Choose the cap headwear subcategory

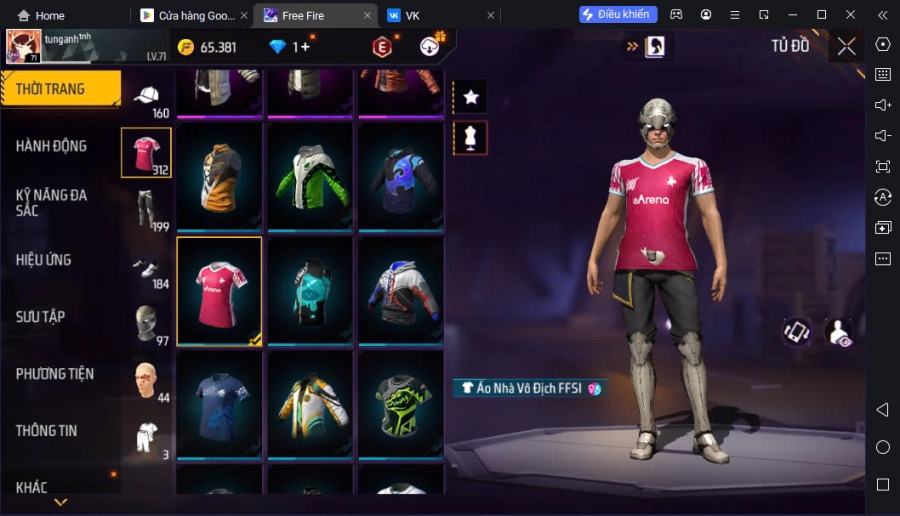pyautogui.click(x=147, y=97)
